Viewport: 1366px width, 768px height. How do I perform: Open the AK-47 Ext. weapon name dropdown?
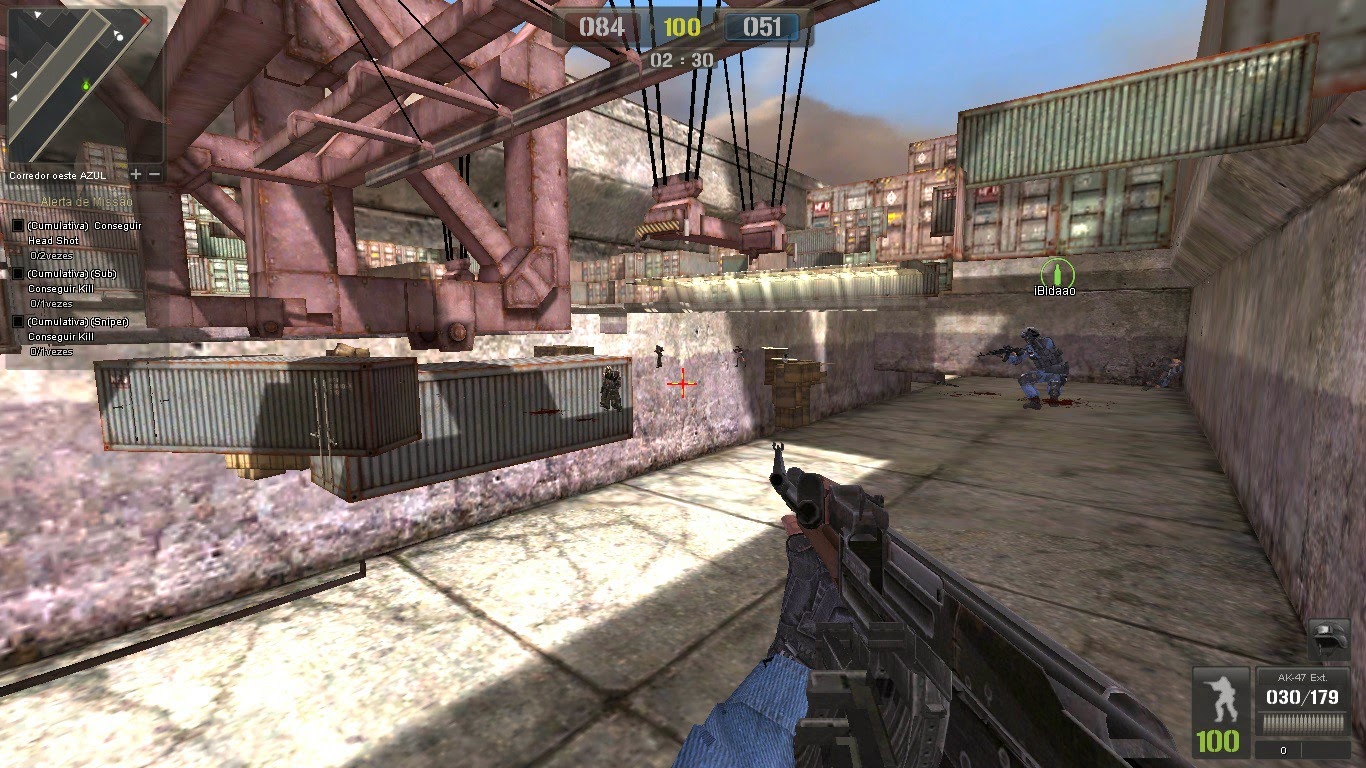(1302, 678)
